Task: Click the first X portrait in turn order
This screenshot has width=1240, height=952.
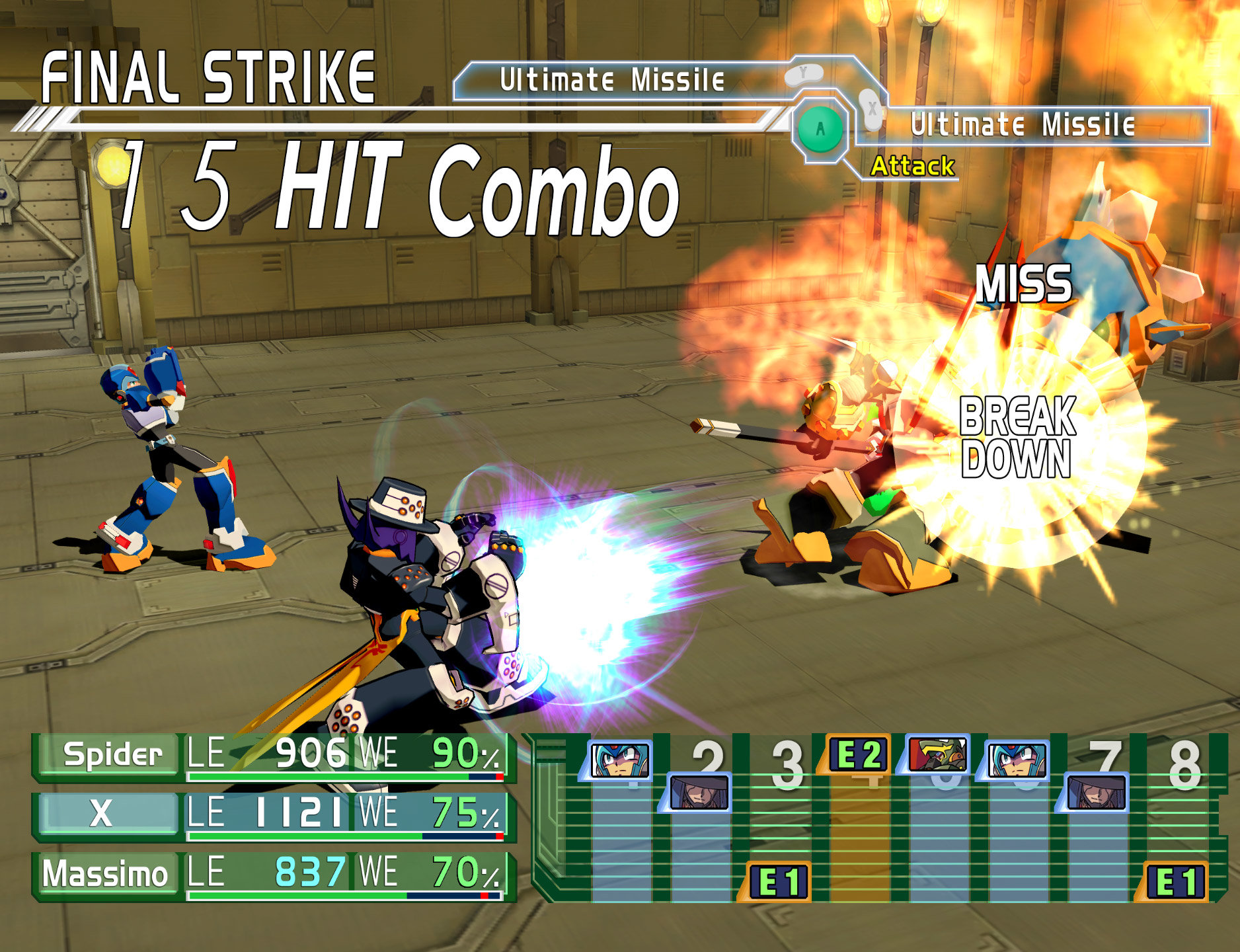Action: pos(619,760)
